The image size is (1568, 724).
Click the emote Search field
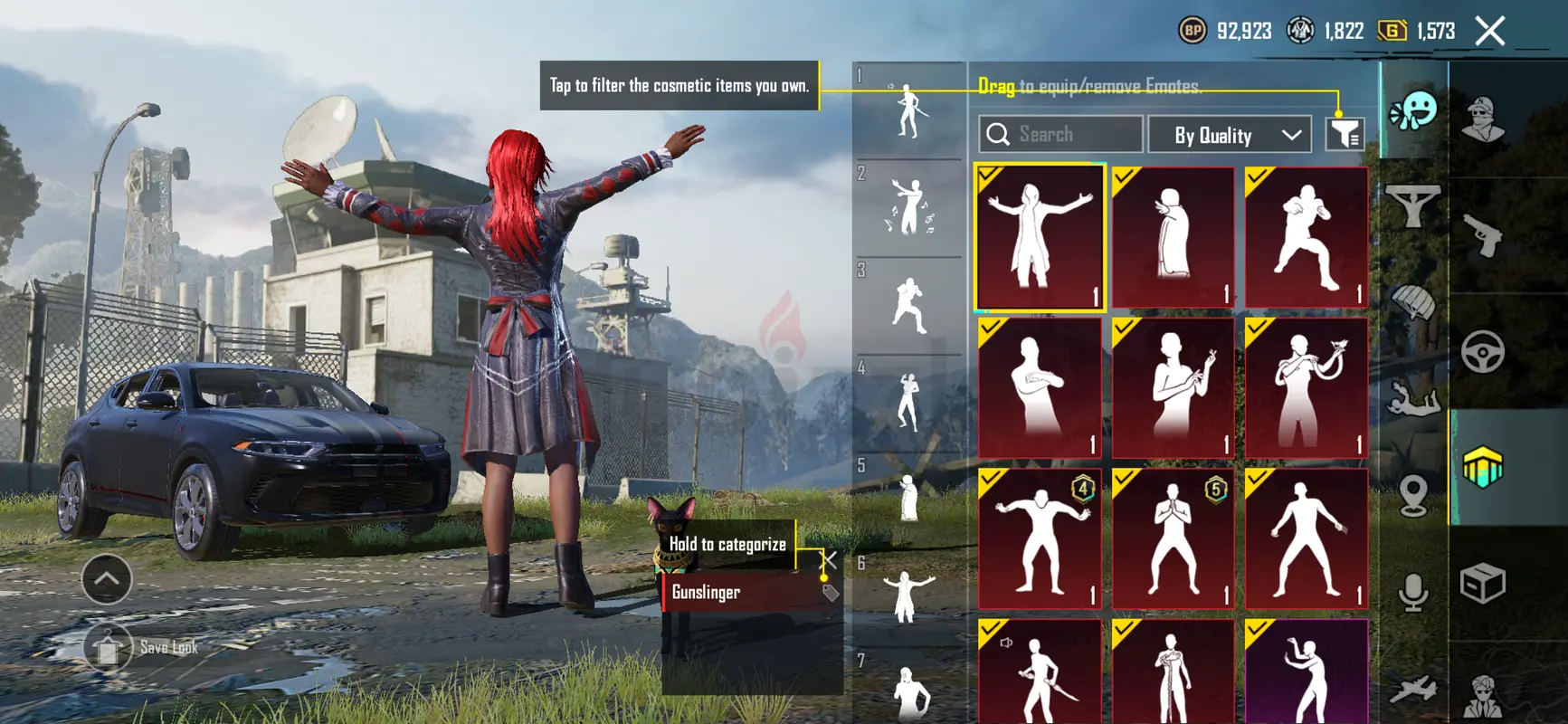[x=1060, y=135]
